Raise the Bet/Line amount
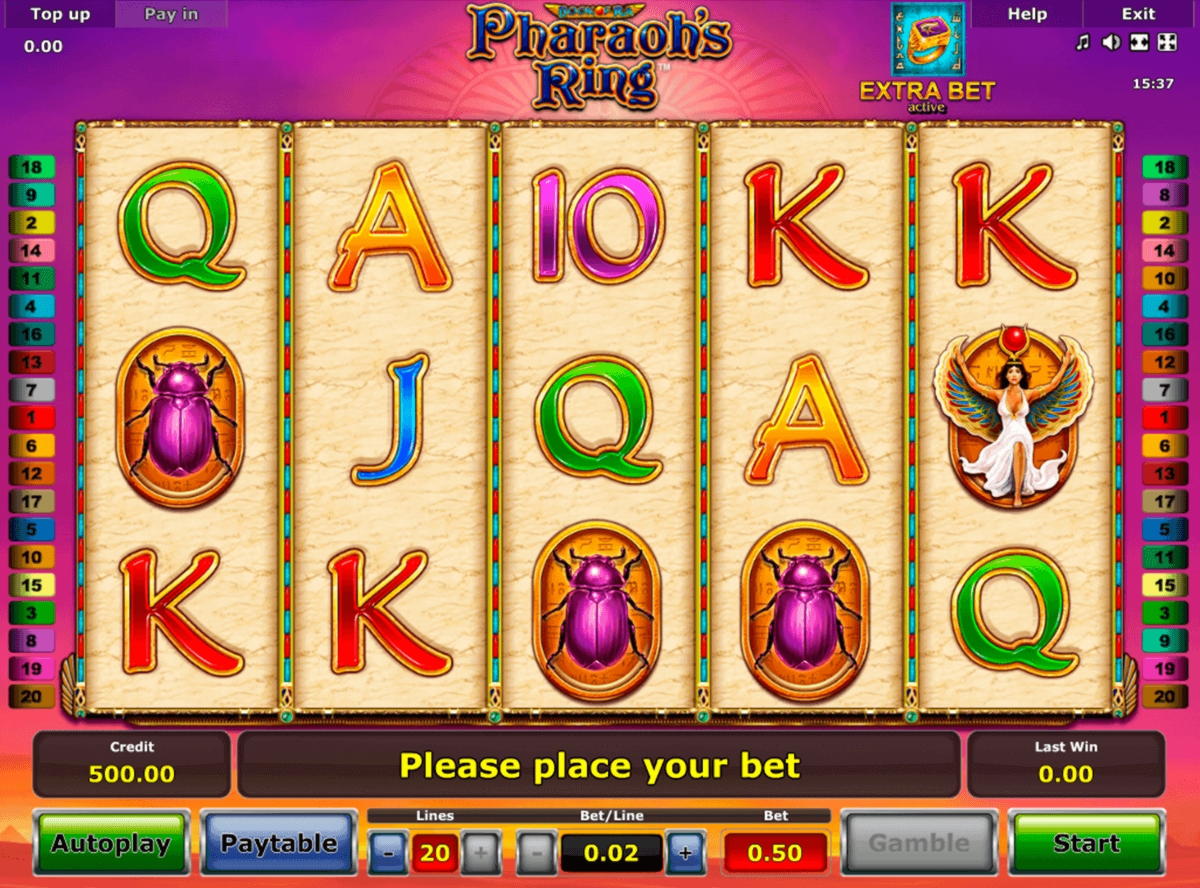 (685, 853)
